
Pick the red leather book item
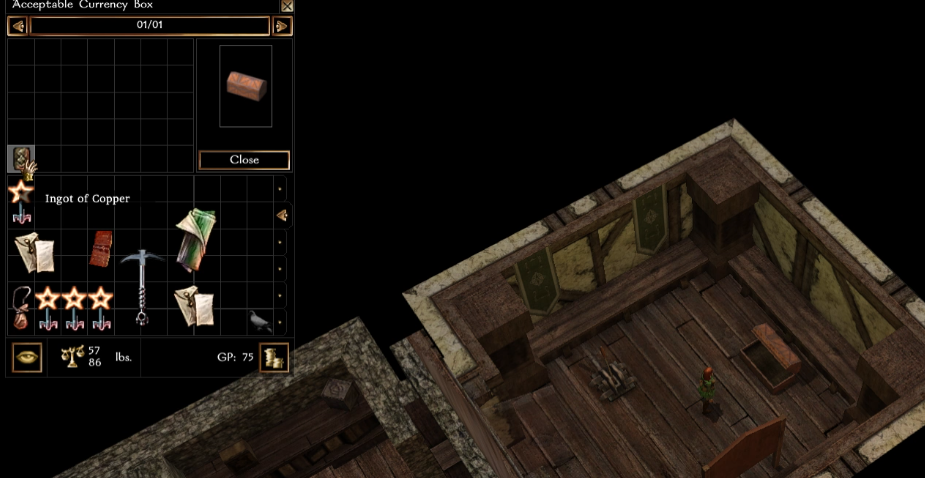pyautogui.click(x=101, y=249)
